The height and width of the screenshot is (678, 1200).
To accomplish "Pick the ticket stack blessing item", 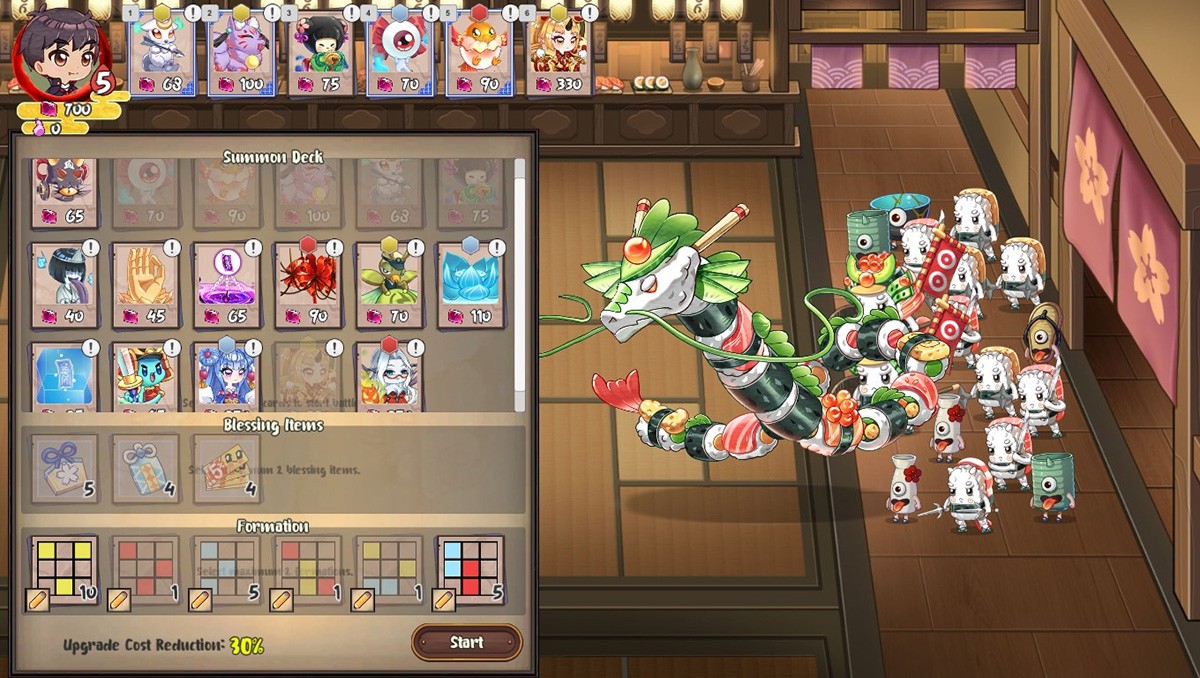I will (226, 468).
